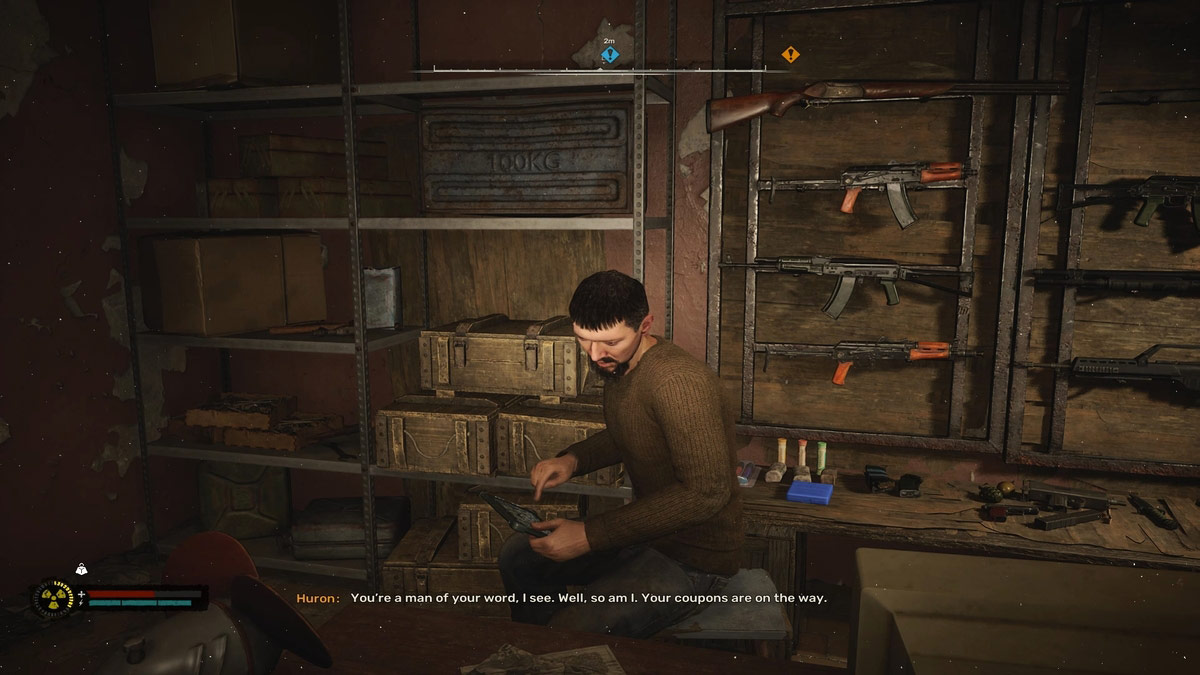Select the orange quest marker on compass
1200x675 pixels.
(790, 55)
